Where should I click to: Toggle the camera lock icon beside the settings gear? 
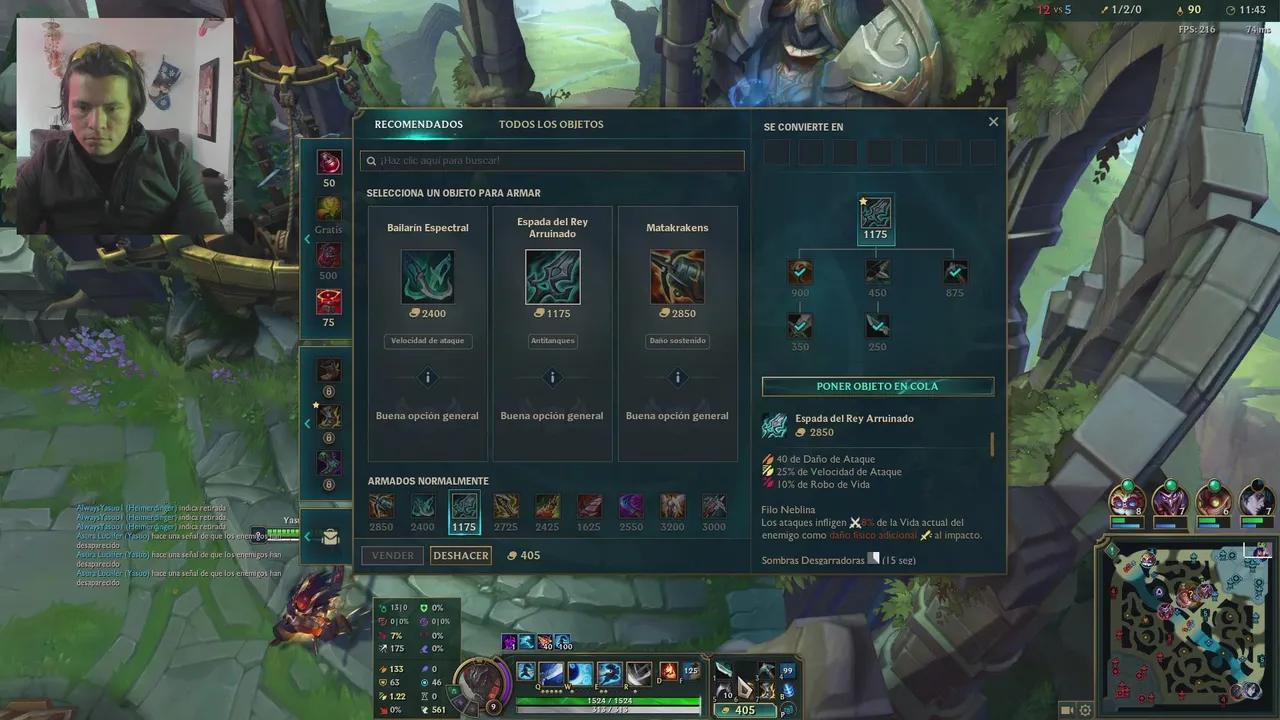(x=1066, y=711)
